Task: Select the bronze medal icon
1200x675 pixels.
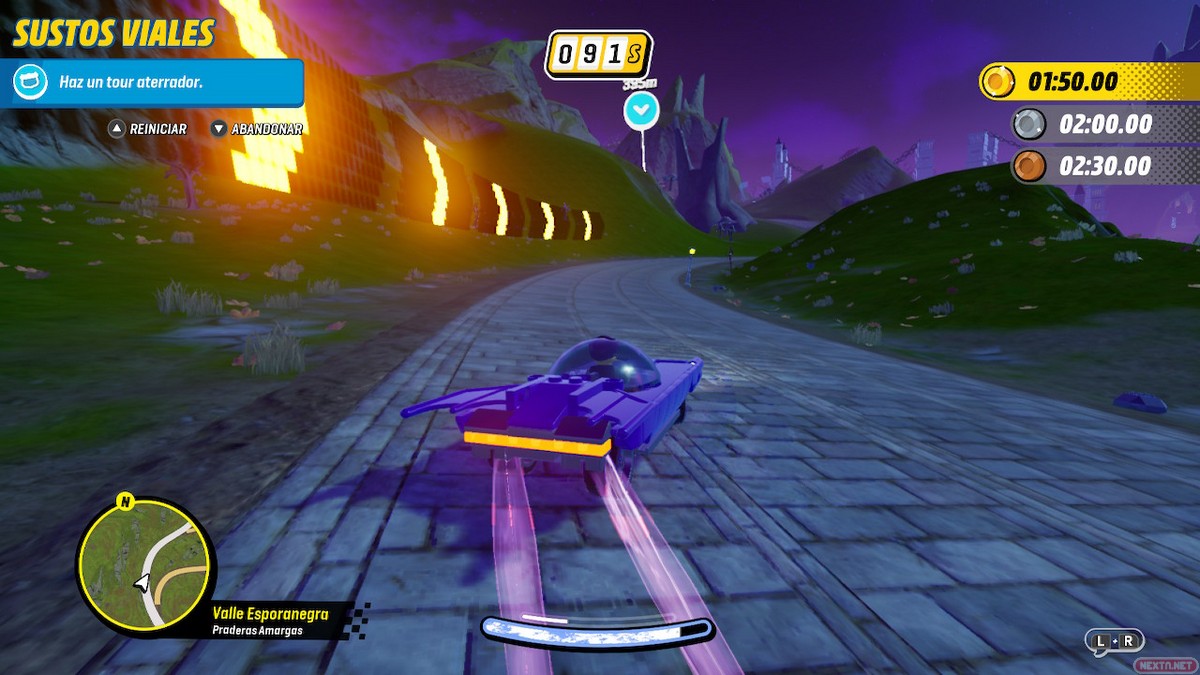Action: 1028,166
